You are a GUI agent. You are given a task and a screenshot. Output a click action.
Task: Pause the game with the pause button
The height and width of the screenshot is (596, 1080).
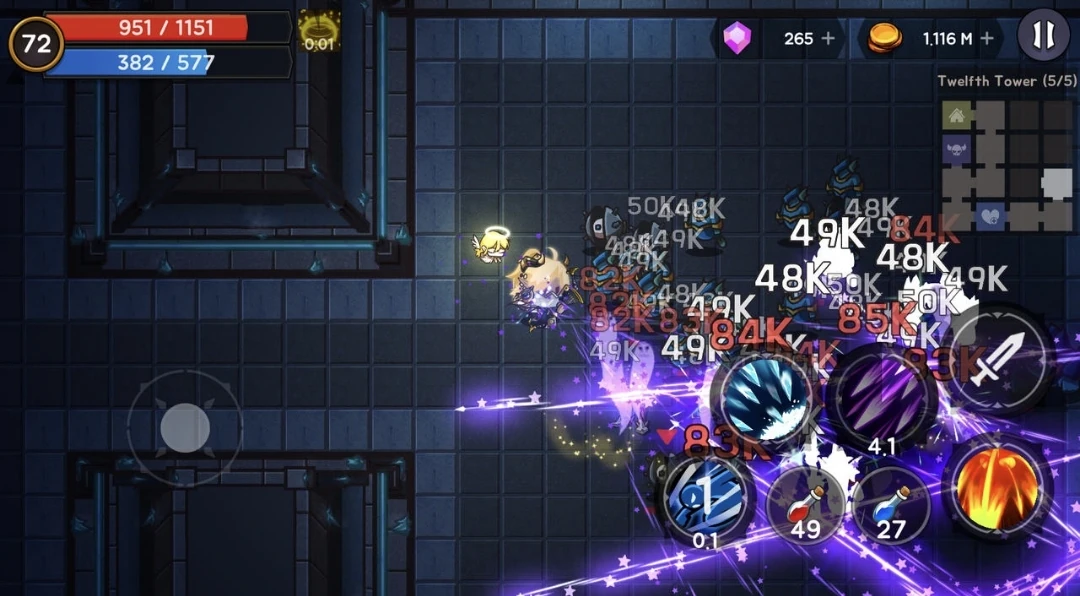click(1043, 37)
